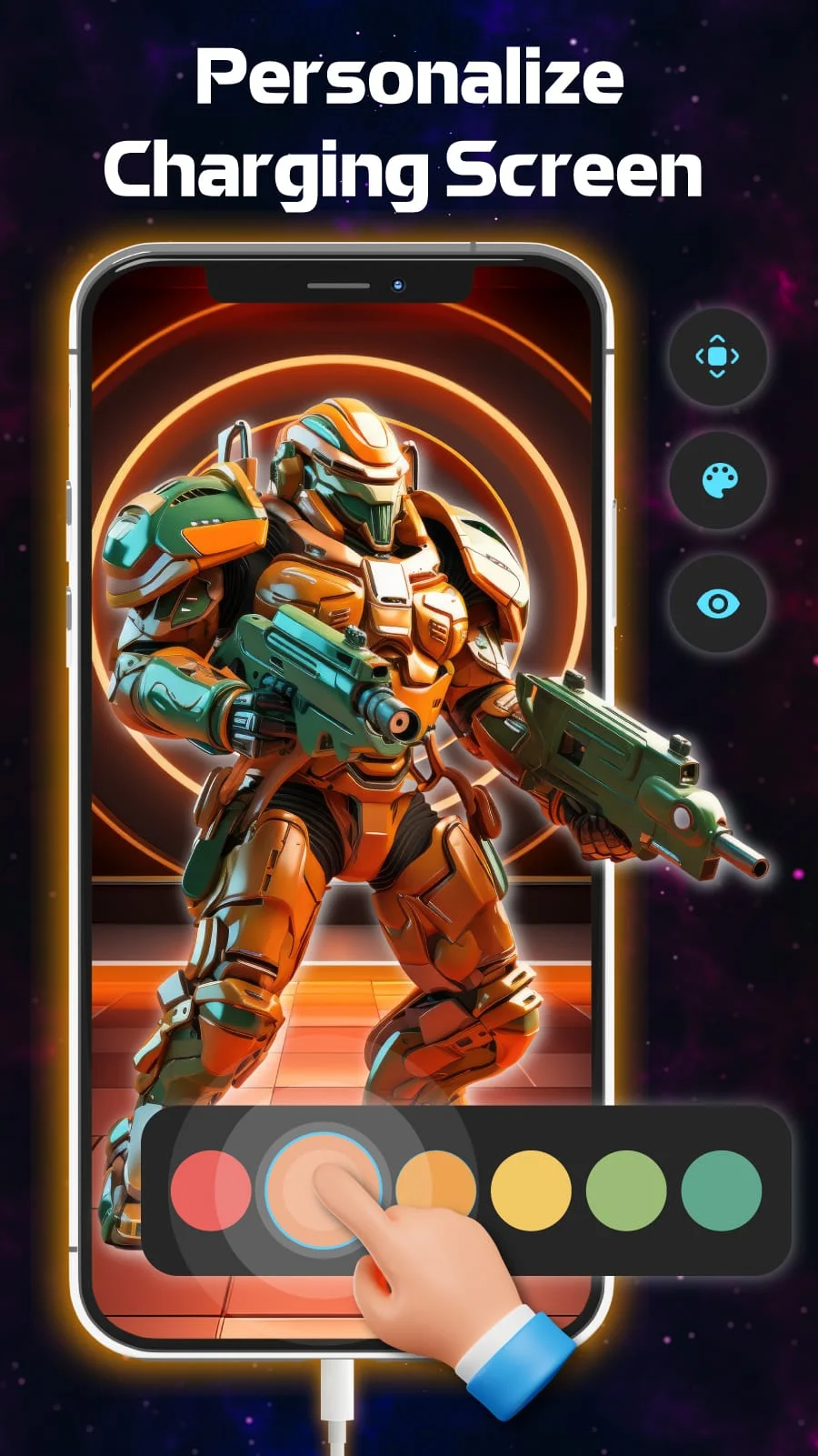Select the teal green color swatch

pyautogui.click(x=721, y=1190)
